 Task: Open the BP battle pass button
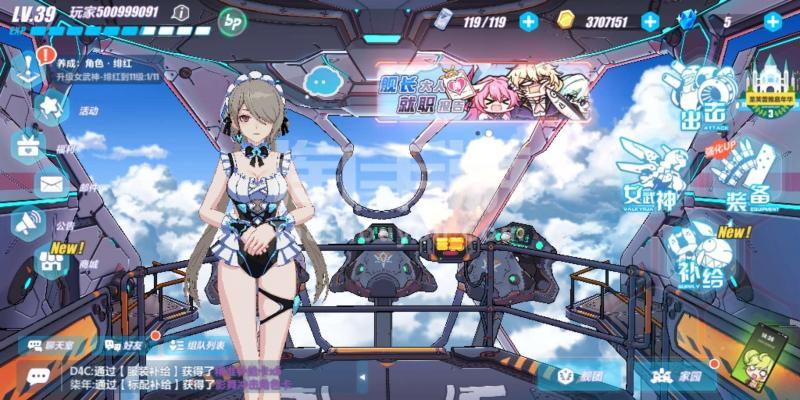coord(233,19)
